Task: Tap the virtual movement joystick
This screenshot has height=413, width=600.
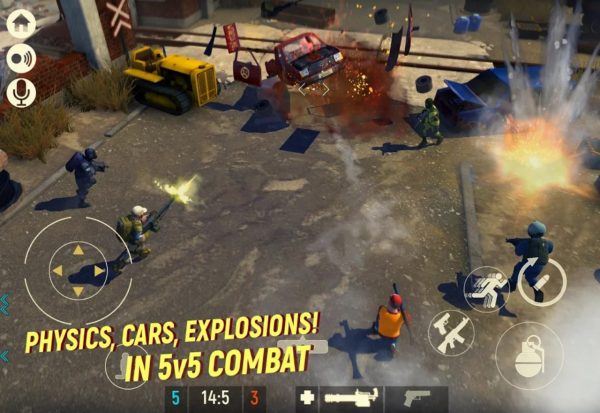Action: point(78,268)
